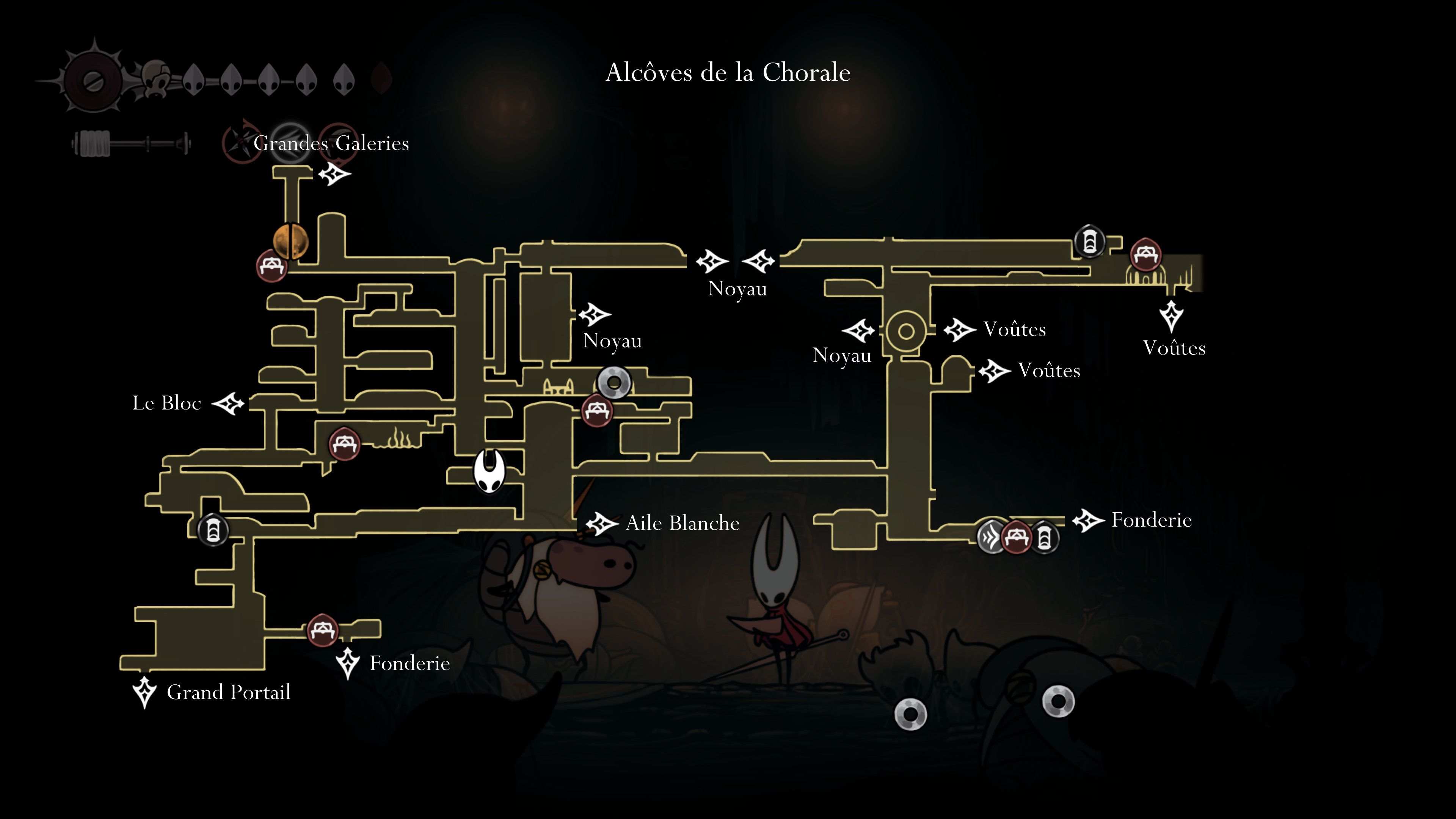Click the yellow circular hub icon beside the Voûtes exit
The width and height of the screenshot is (1456, 819).
pyautogui.click(x=907, y=333)
